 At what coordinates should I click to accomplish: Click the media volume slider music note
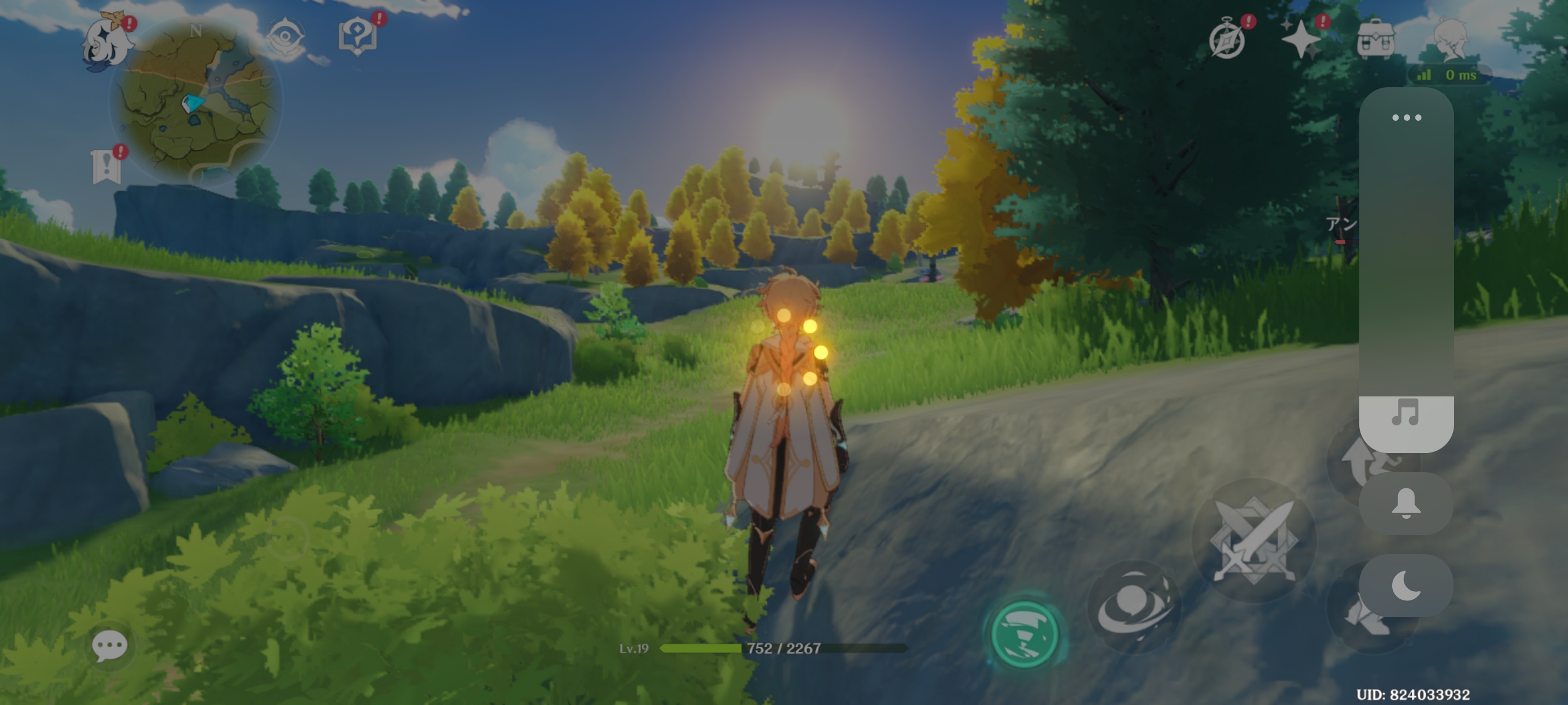pos(1406,414)
